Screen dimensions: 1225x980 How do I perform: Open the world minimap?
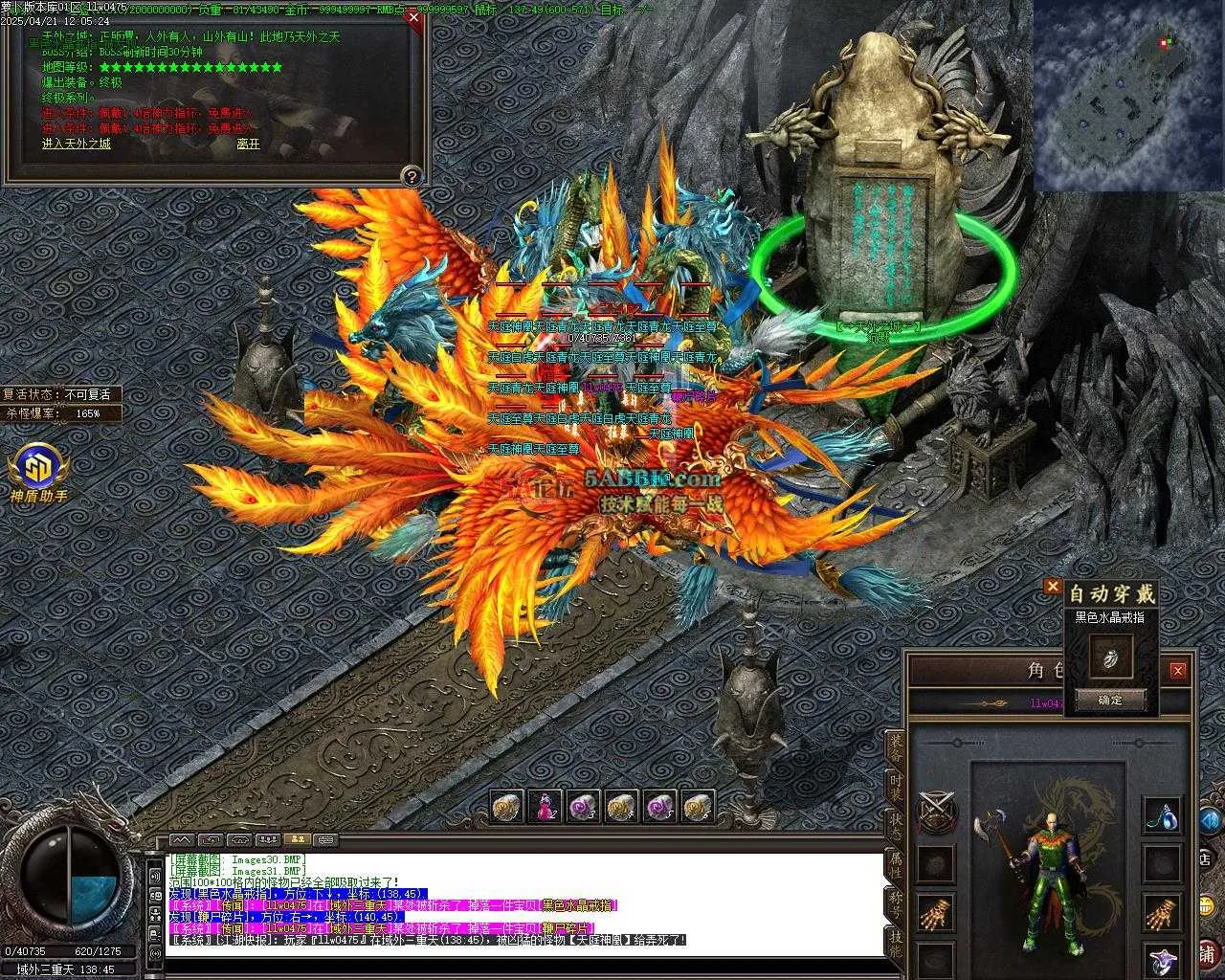(x=1128, y=95)
